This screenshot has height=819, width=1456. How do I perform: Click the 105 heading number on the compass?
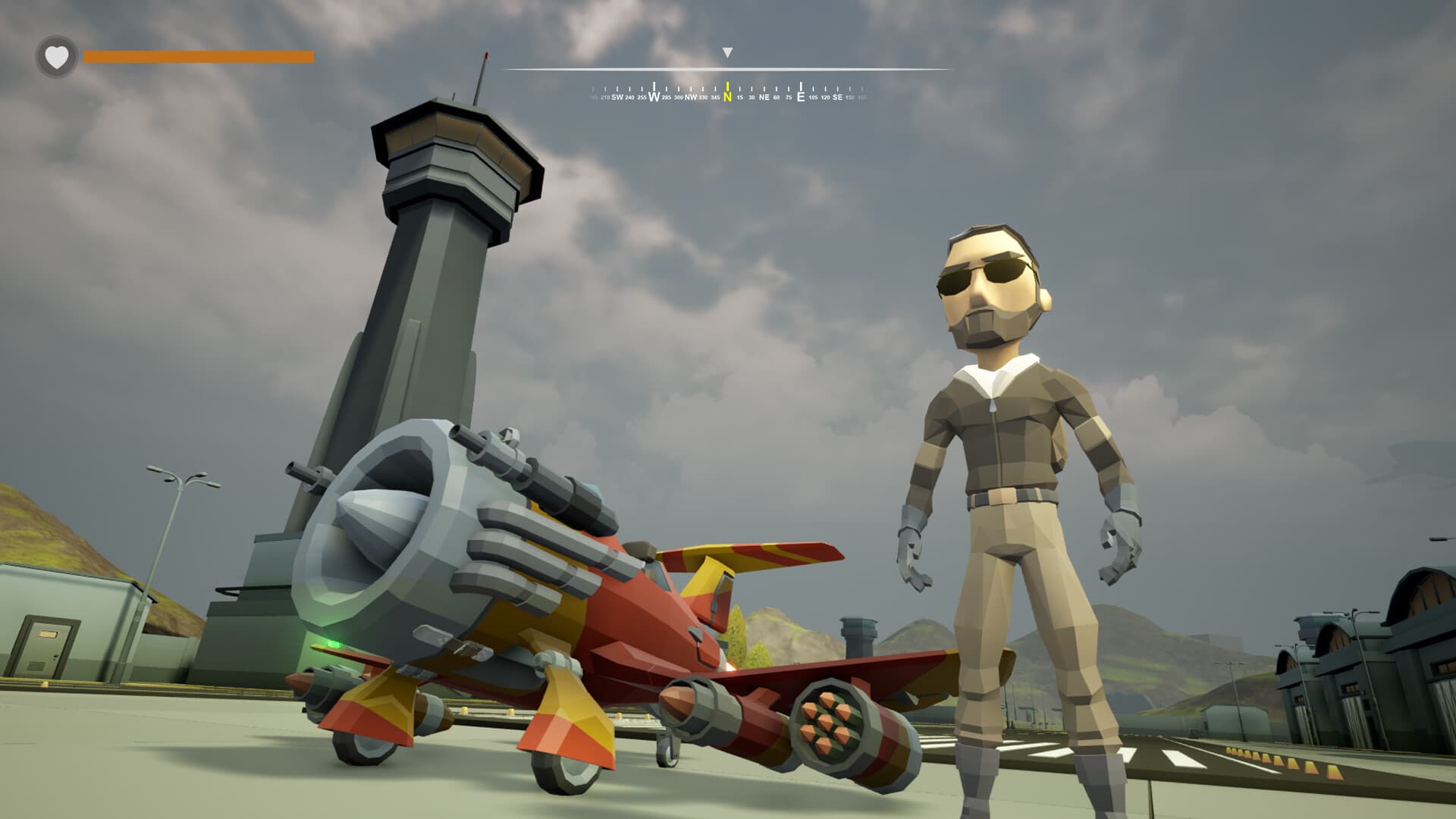coord(812,98)
